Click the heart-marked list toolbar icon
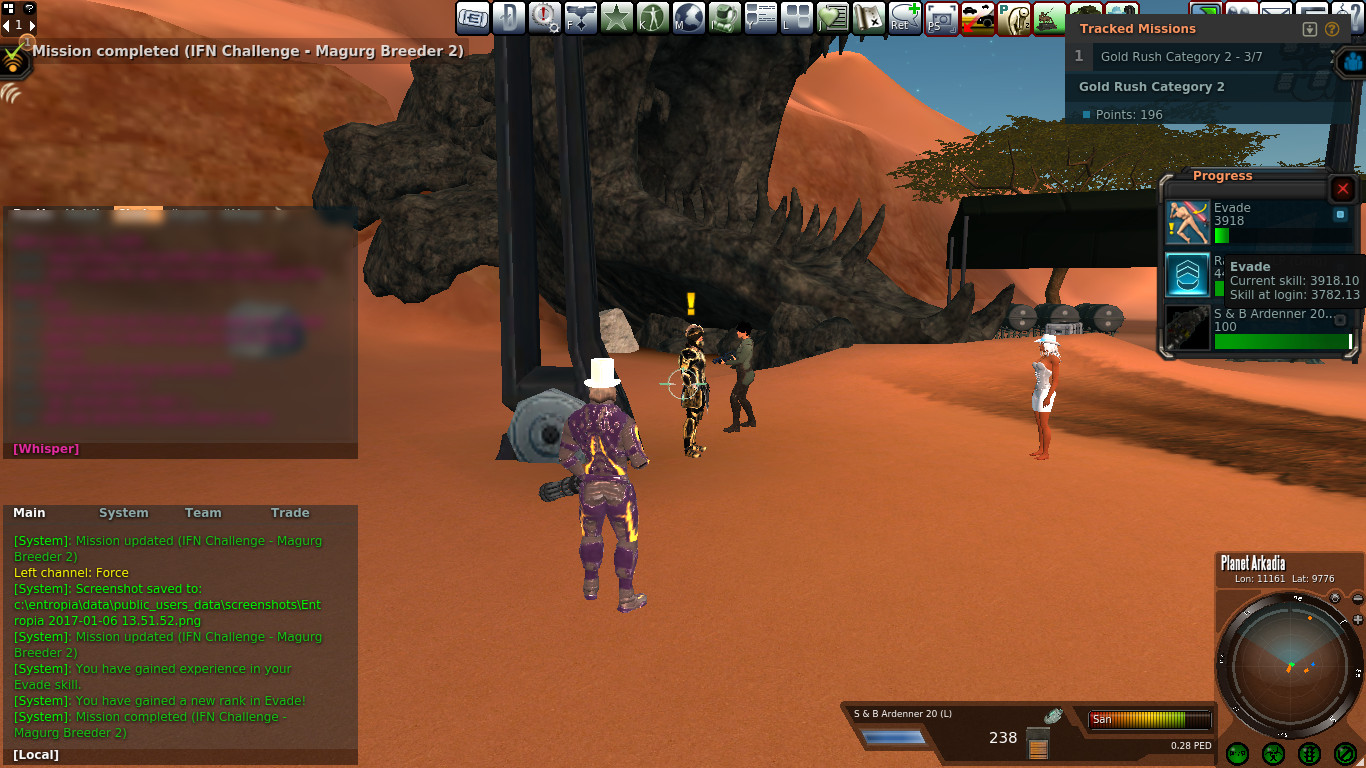This screenshot has width=1366, height=768. tap(833, 18)
